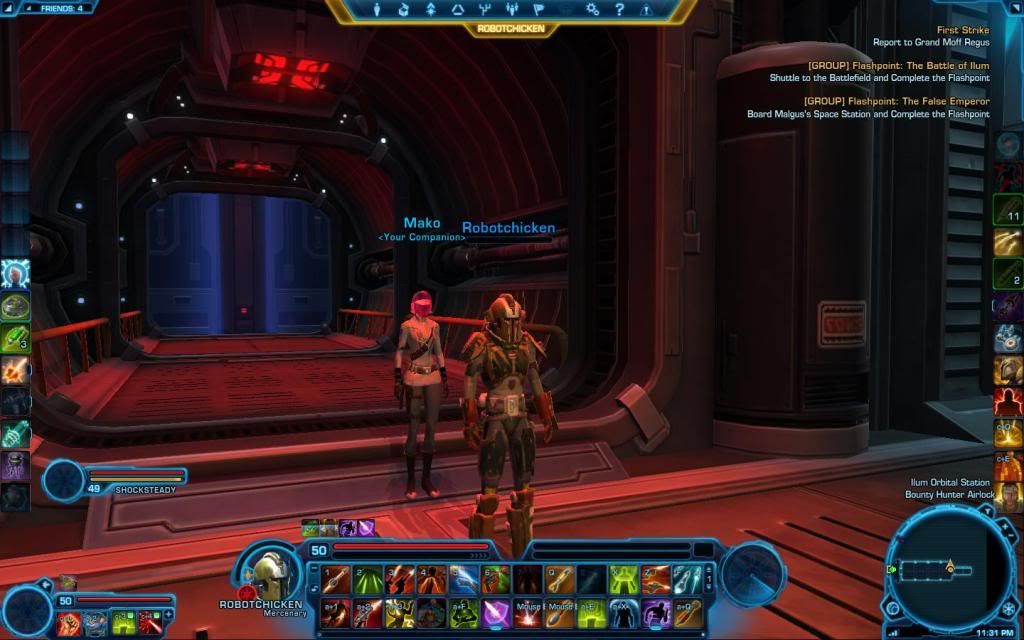Click the minimap

tap(946, 569)
